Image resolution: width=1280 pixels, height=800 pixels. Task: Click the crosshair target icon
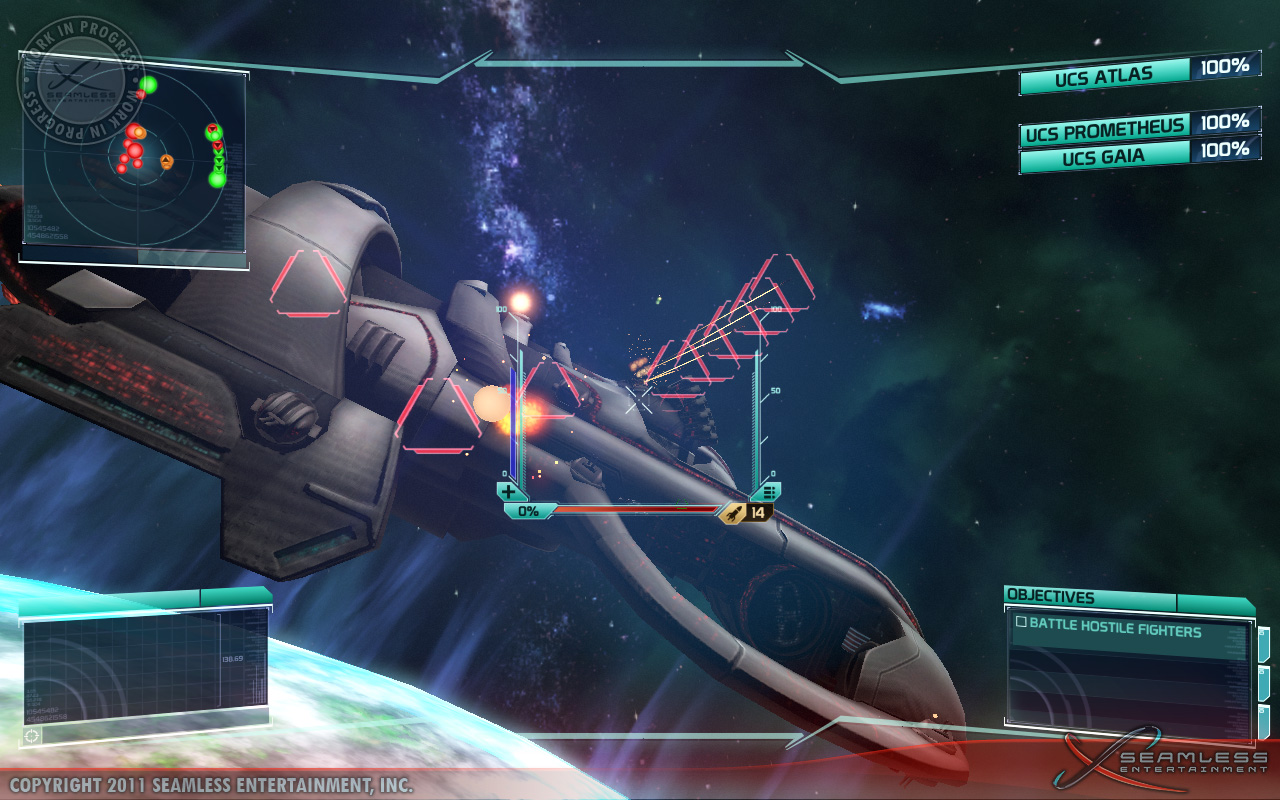pos(33,735)
